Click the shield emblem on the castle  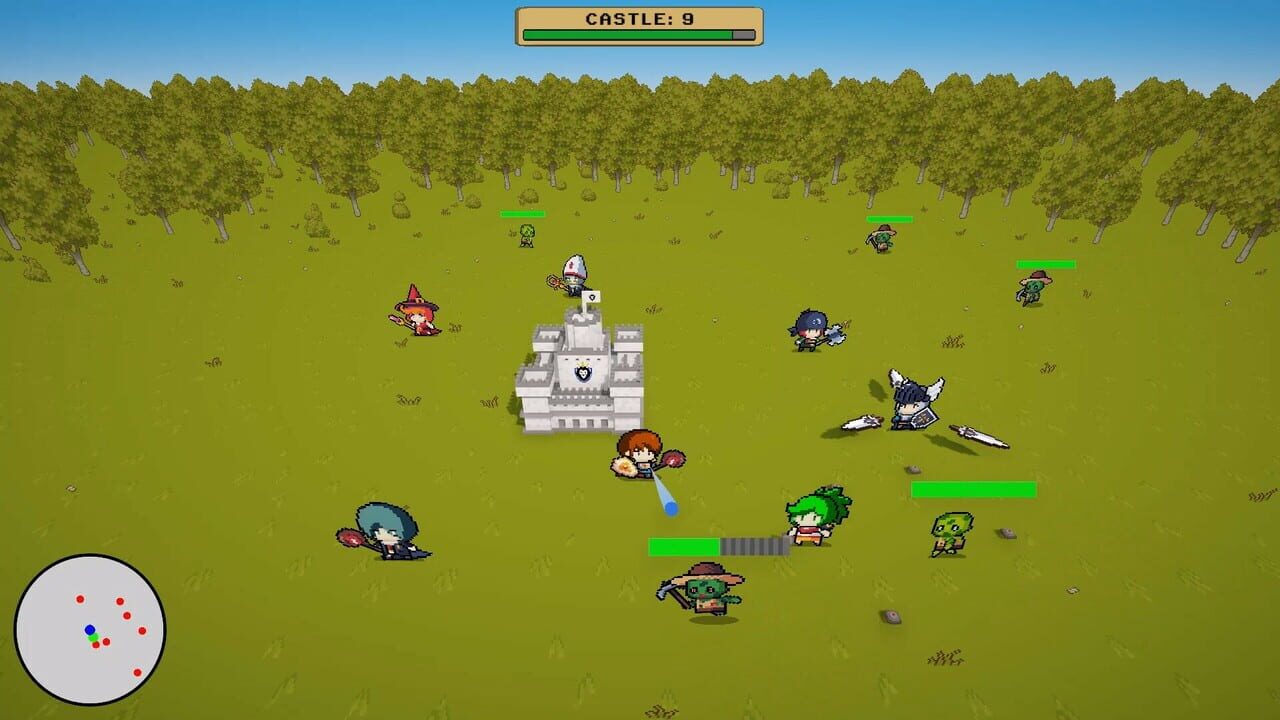pyautogui.click(x=584, y=372)
